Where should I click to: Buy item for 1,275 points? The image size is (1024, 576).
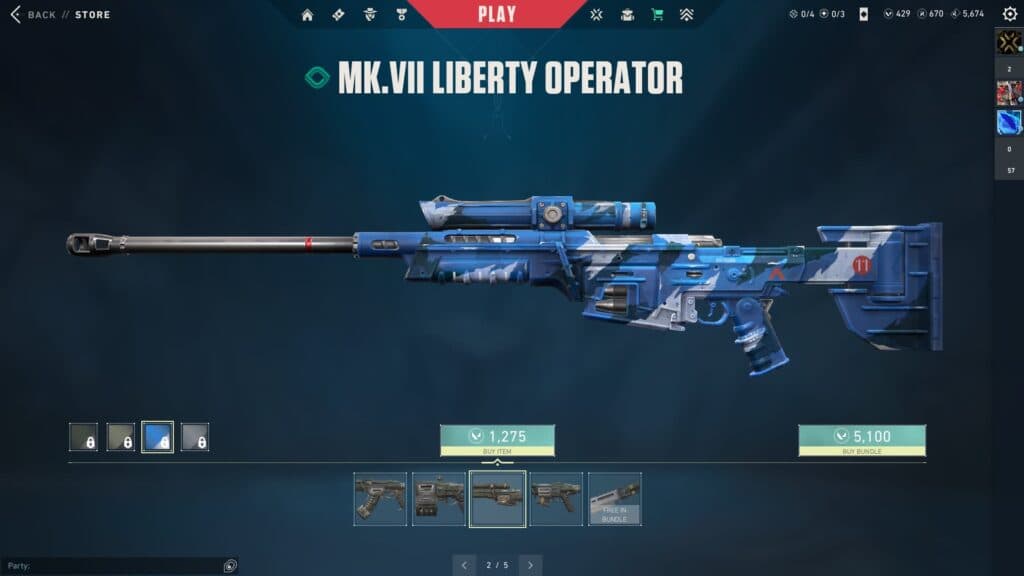pyautogui.click(x=497, y=439)
